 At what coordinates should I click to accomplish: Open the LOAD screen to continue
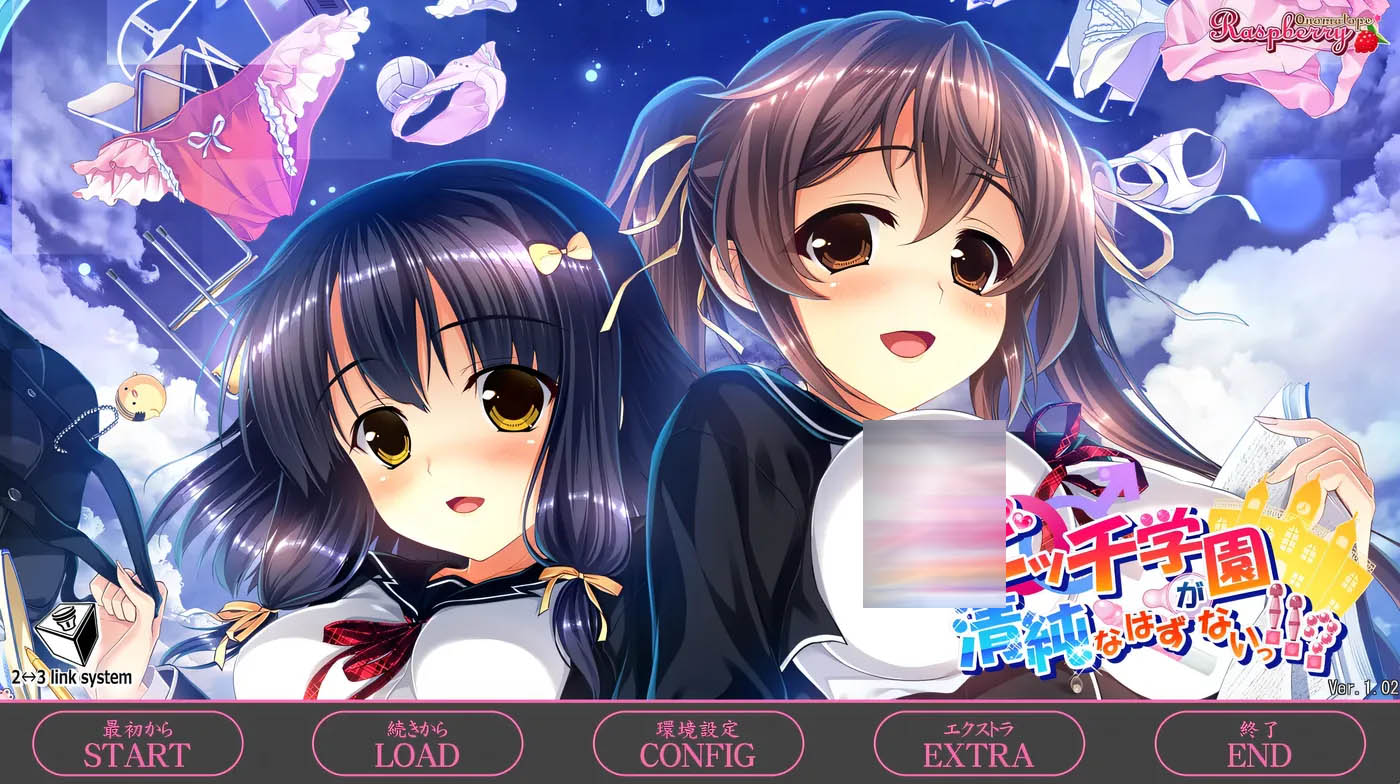click(x=417, y=743)
